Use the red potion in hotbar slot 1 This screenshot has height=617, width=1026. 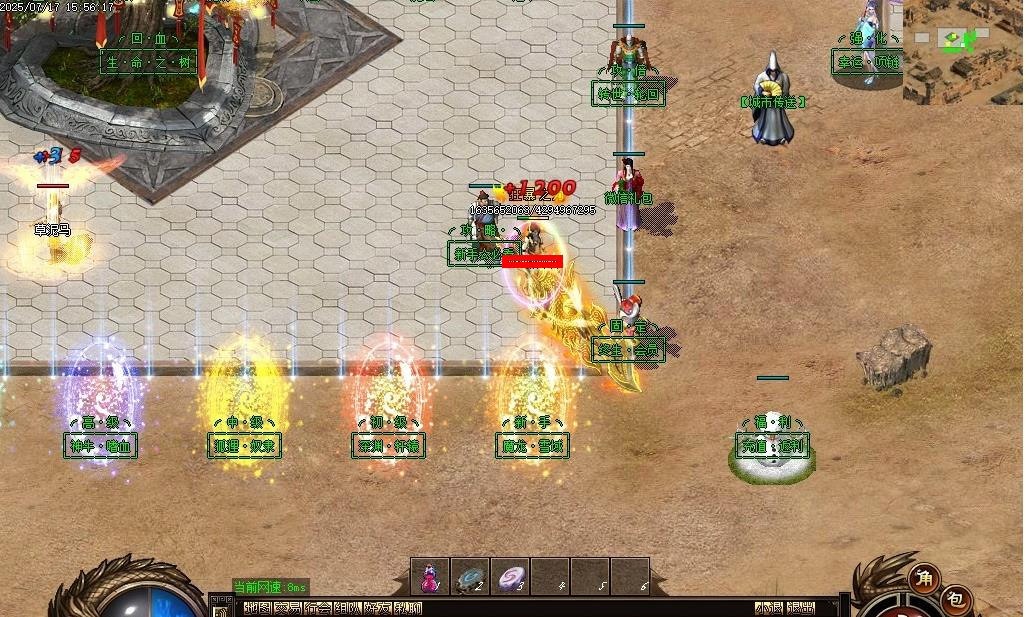point(430,577)
